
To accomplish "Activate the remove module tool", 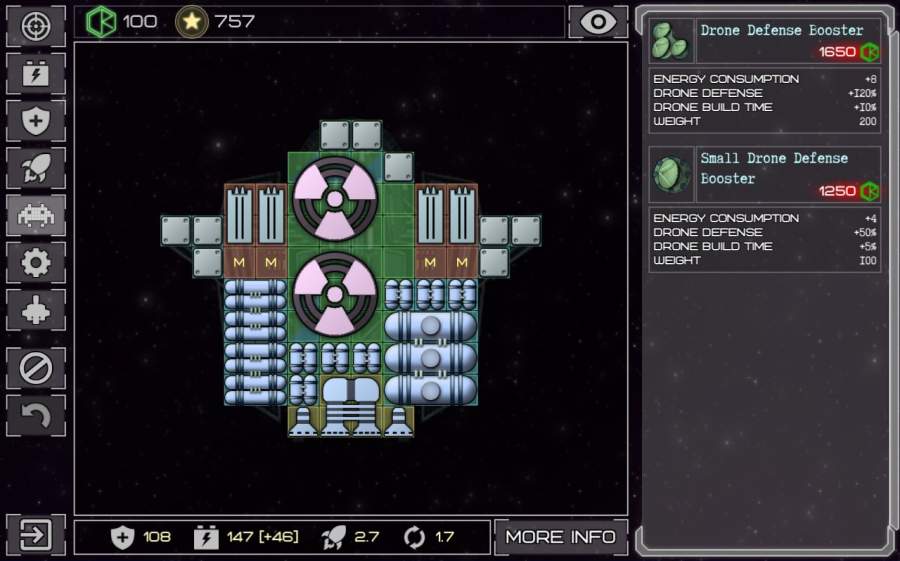I will 35,368.
